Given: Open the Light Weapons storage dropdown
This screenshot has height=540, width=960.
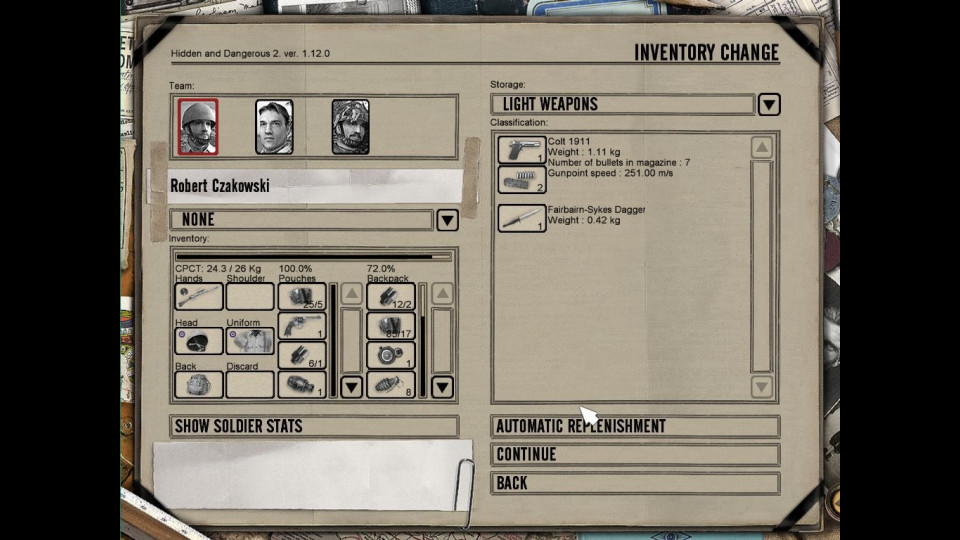Looking at the screenshot, I should [768, 104].
